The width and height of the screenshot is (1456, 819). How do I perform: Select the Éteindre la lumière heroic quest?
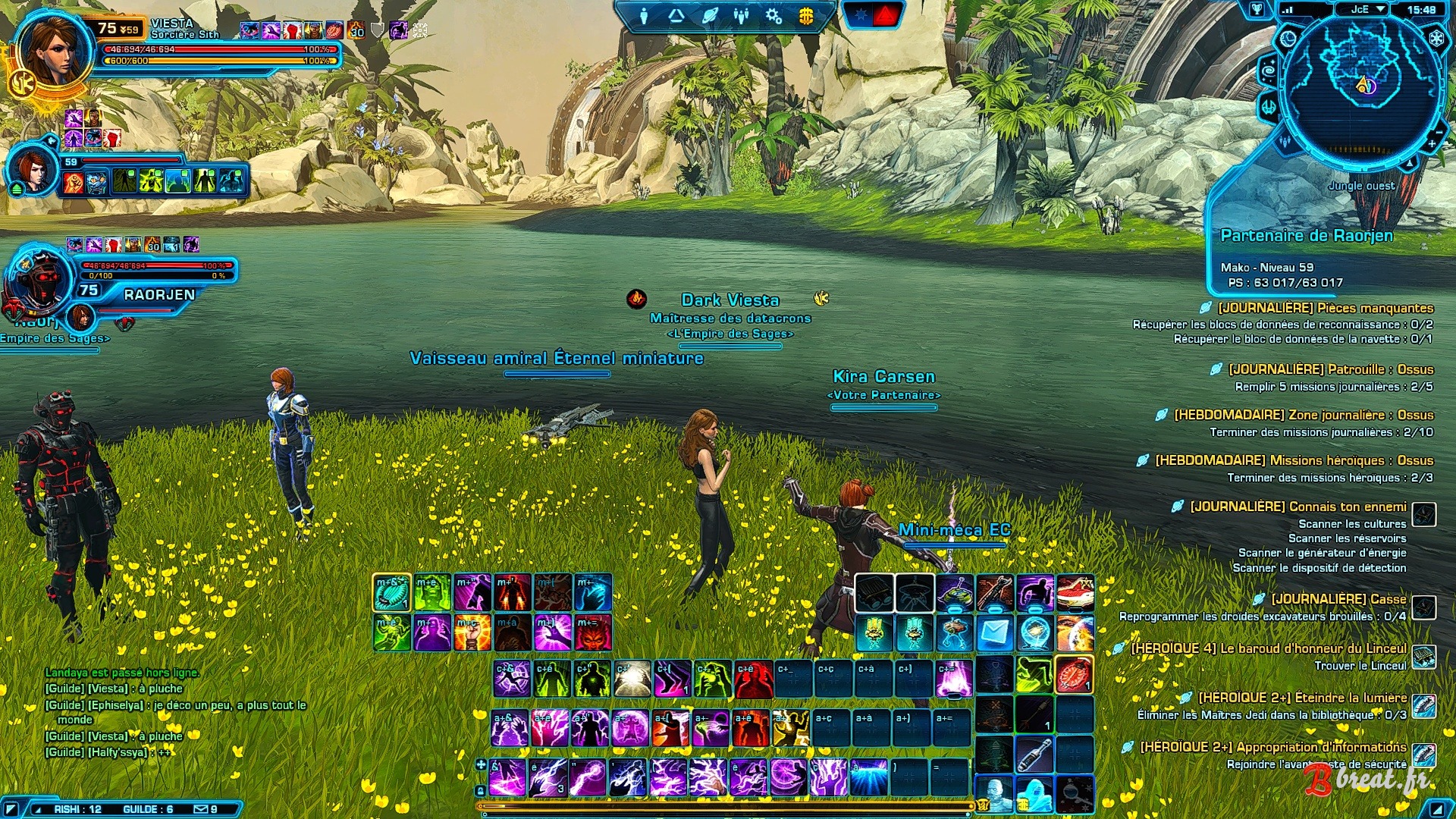coord(1302,698)
